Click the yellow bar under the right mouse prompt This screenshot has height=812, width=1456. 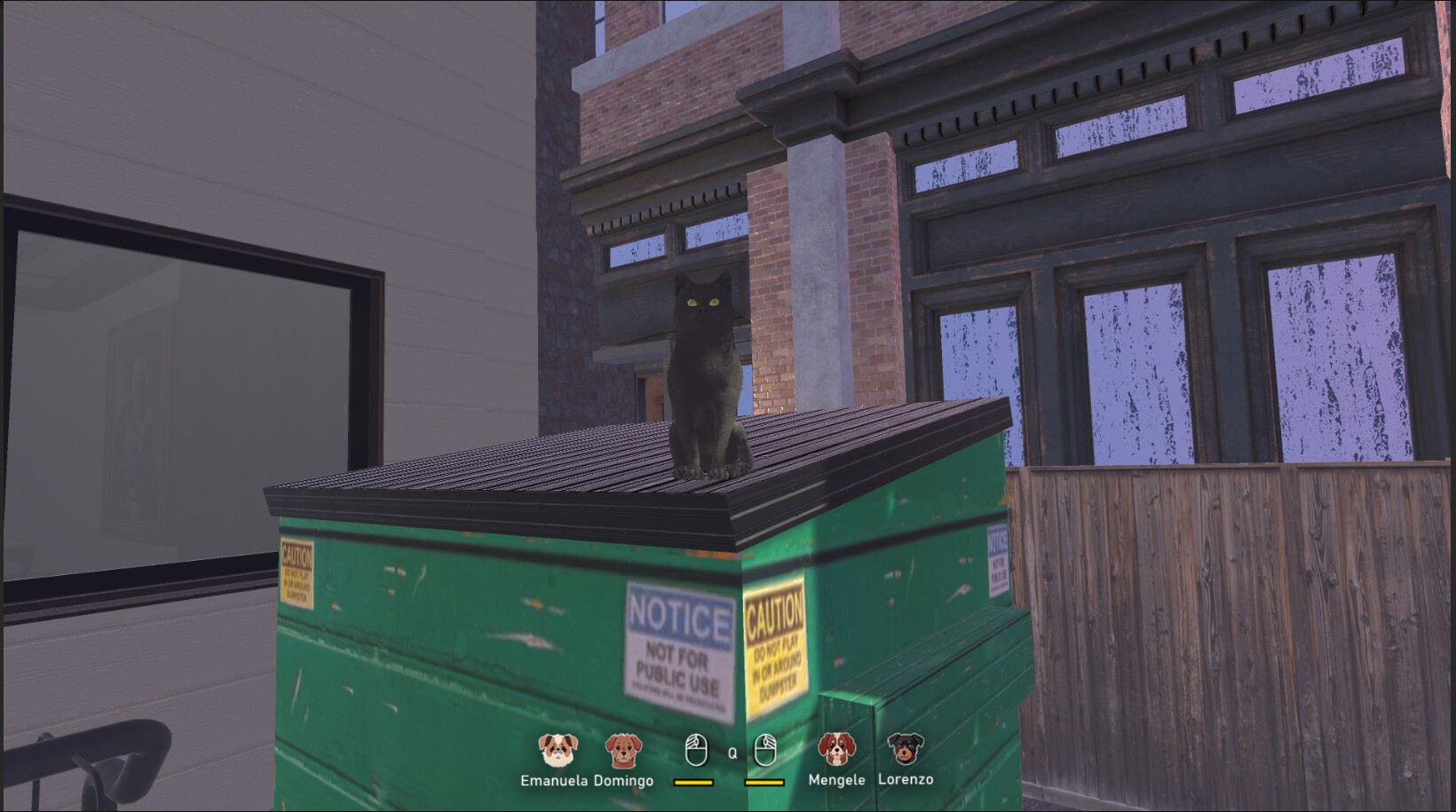762,784
